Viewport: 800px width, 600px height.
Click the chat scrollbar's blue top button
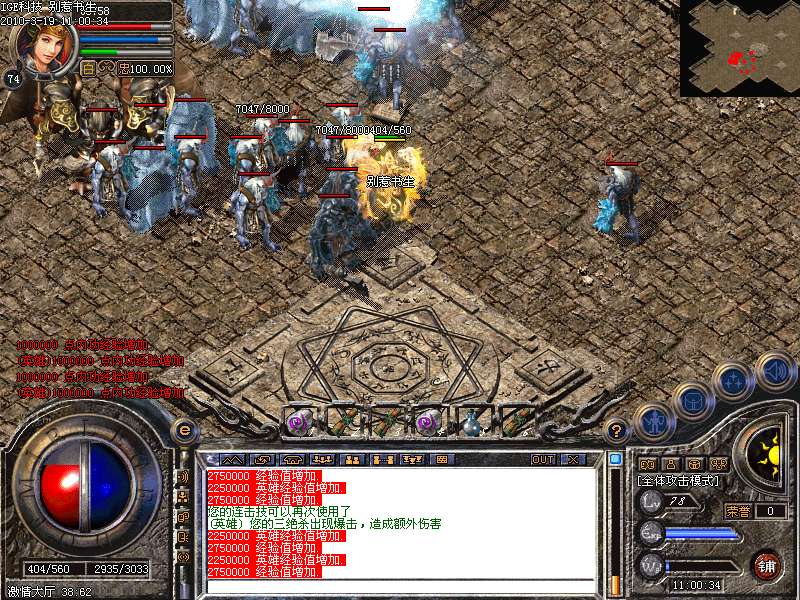click(x=616, y=460)
